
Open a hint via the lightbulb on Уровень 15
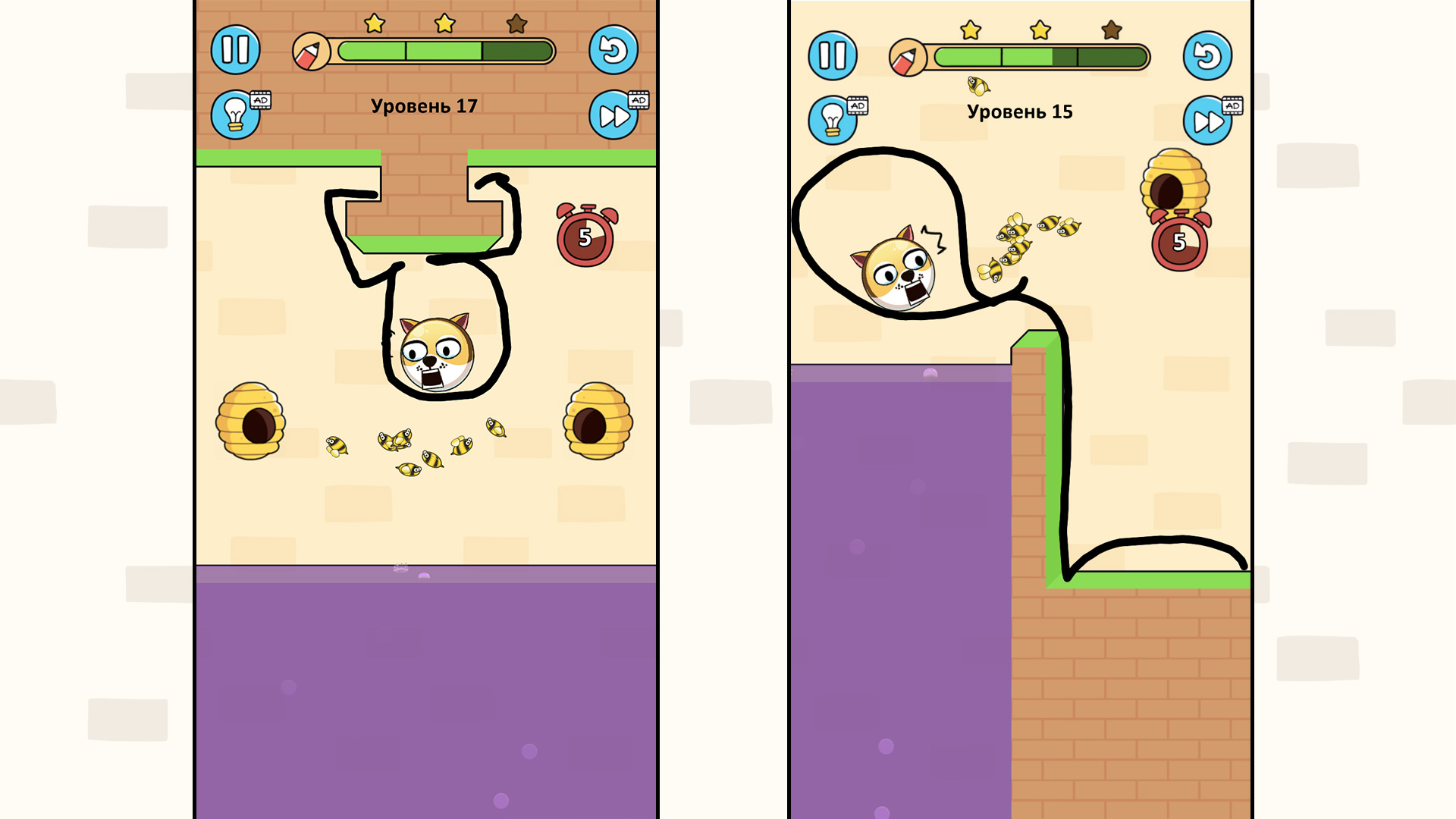click(831, 120)
